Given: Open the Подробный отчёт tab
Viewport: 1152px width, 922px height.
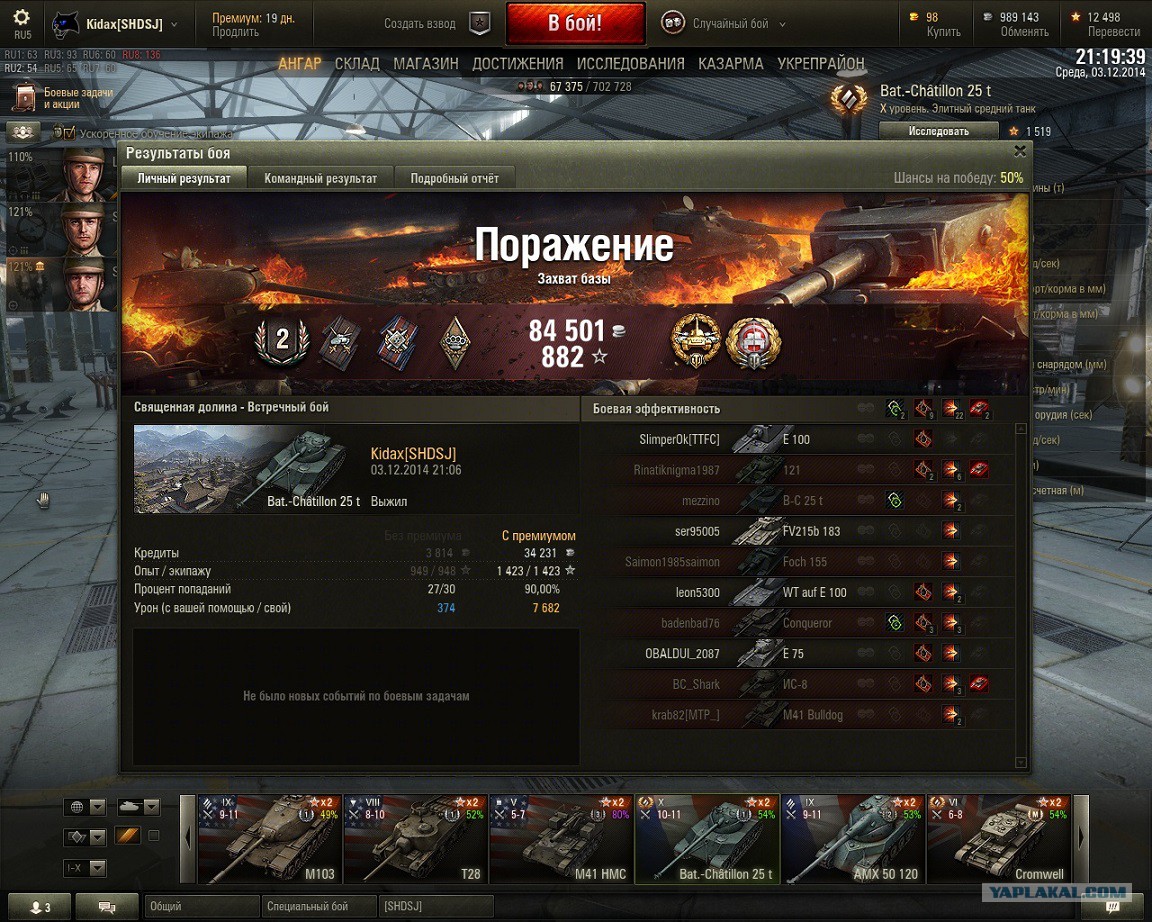Looking at the screenshot, I should coord(454,178).
